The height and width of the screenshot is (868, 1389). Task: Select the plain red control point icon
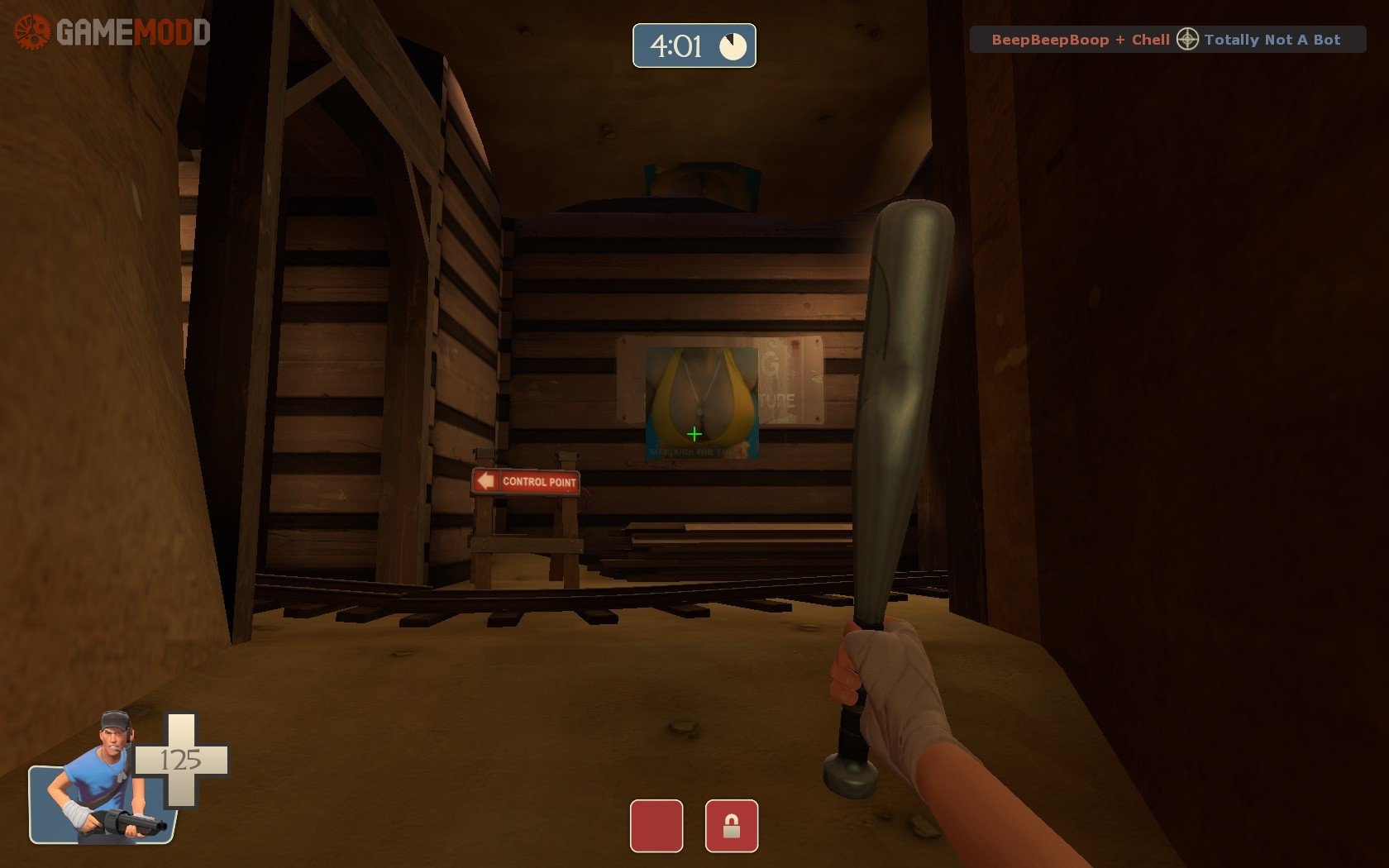click(x=656, y=825)
